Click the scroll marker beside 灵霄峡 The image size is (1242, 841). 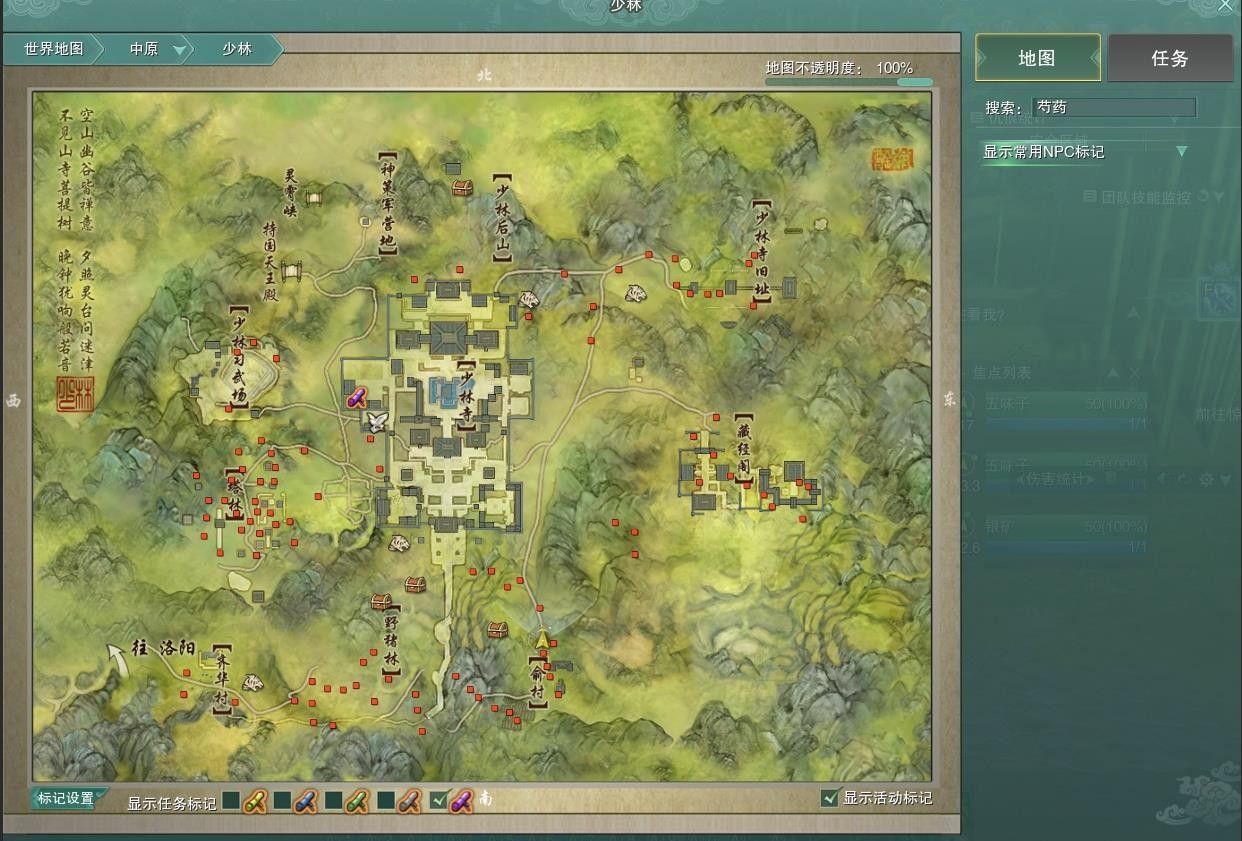point(313,199)
